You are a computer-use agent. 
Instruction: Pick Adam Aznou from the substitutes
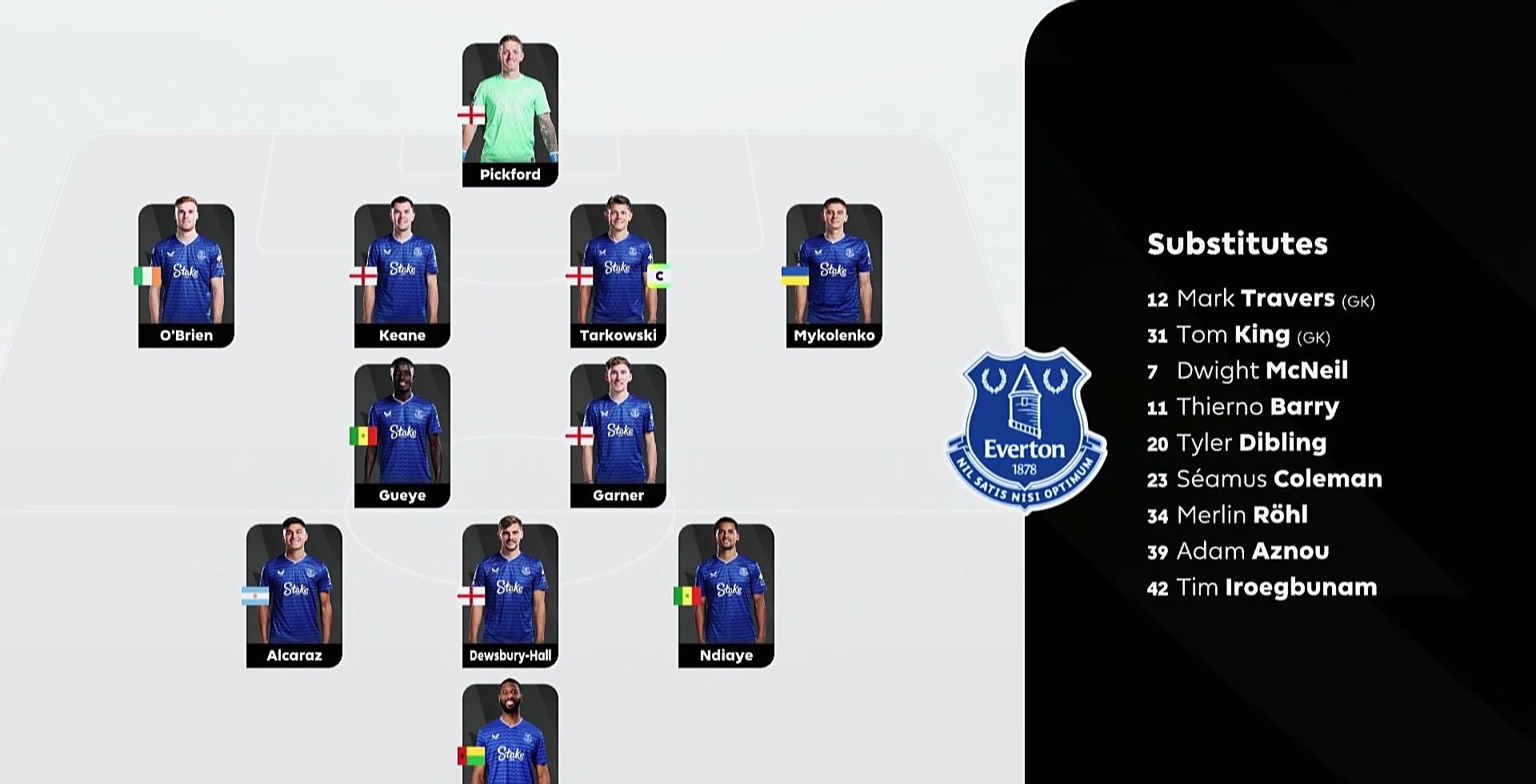1238,551
